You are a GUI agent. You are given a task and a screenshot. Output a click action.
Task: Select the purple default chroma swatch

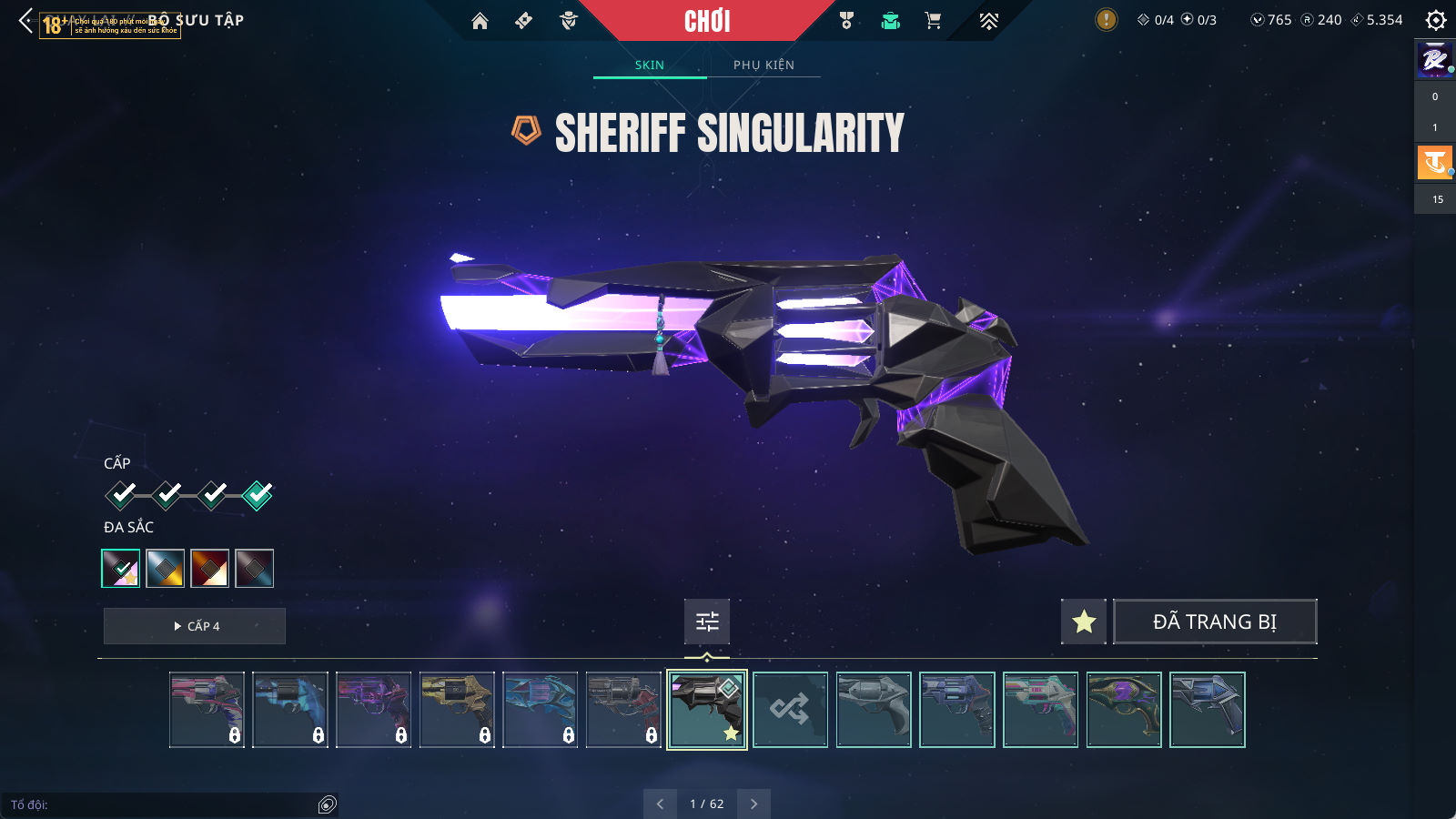pyautogui.click(x=121, y=569)
